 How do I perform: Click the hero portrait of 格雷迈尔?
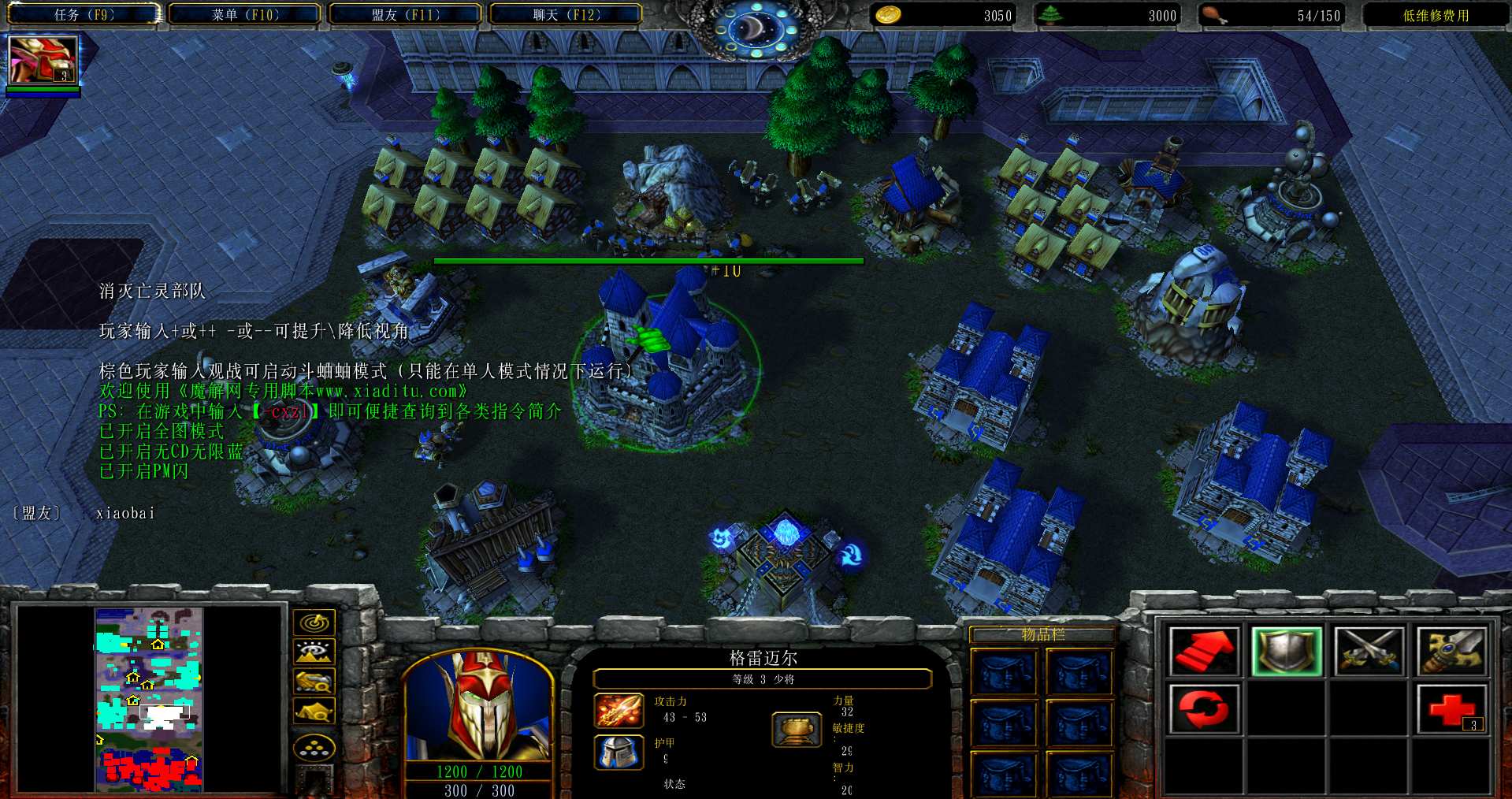pos(477,705)
